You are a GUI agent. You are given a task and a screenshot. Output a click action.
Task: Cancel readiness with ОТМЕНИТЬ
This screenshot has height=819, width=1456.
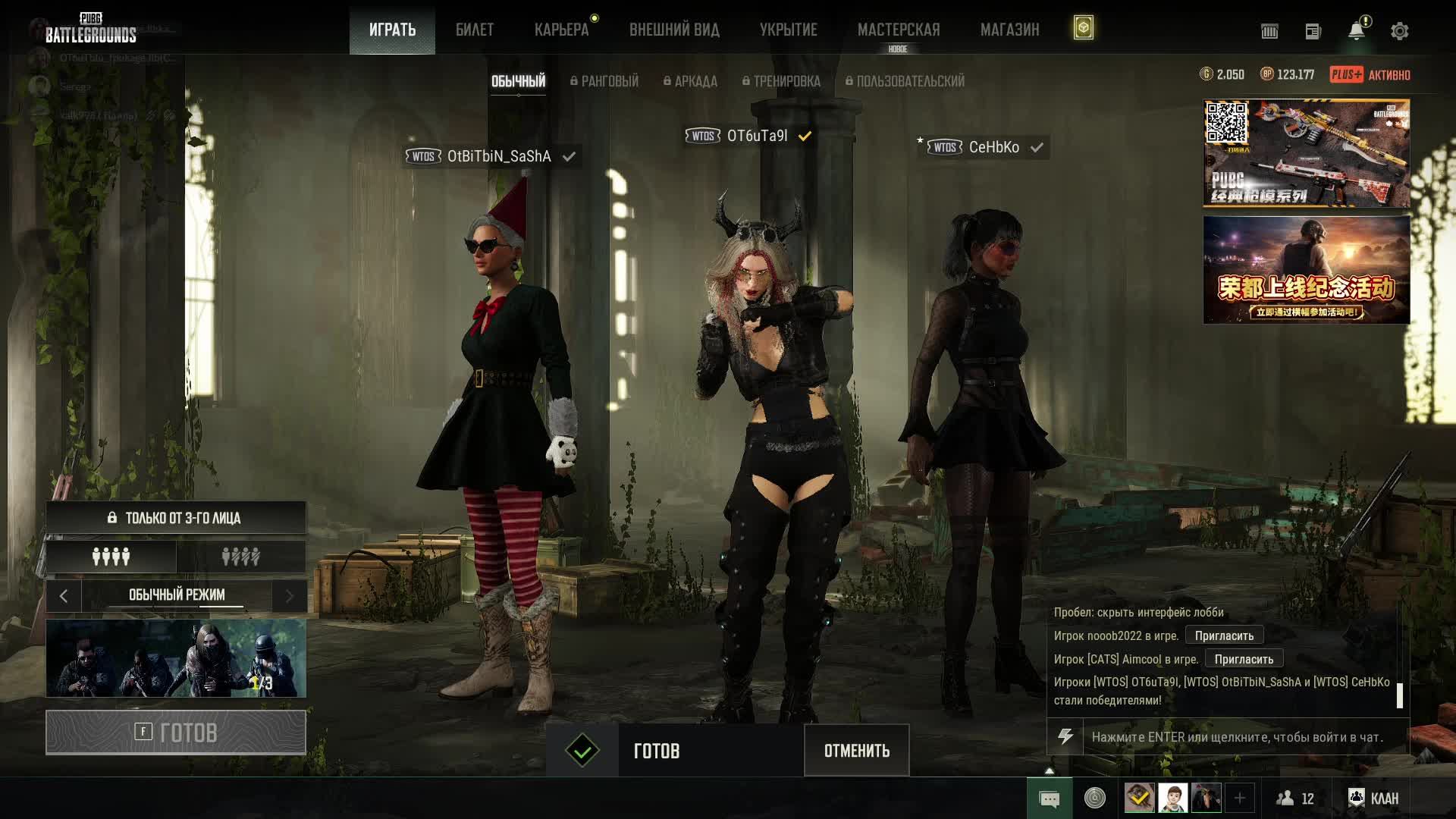coord(856,751)
